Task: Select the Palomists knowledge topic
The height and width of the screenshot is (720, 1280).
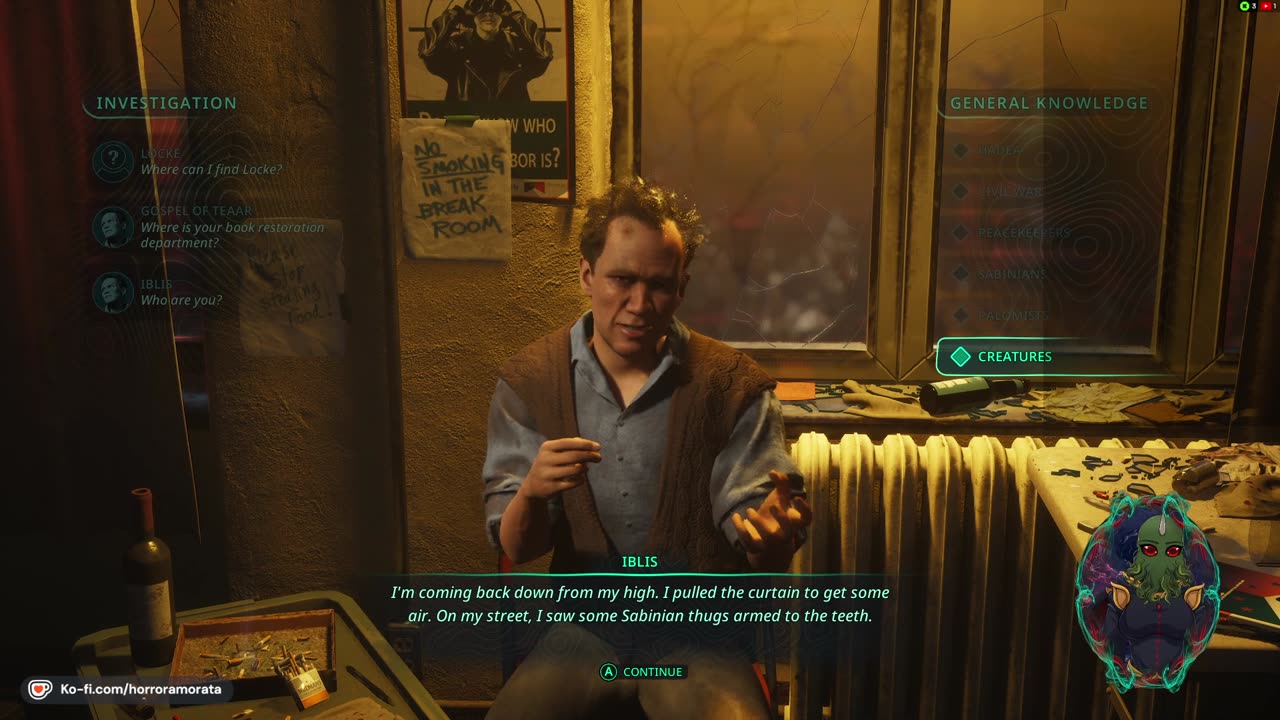Action: tap(1013, 316)
